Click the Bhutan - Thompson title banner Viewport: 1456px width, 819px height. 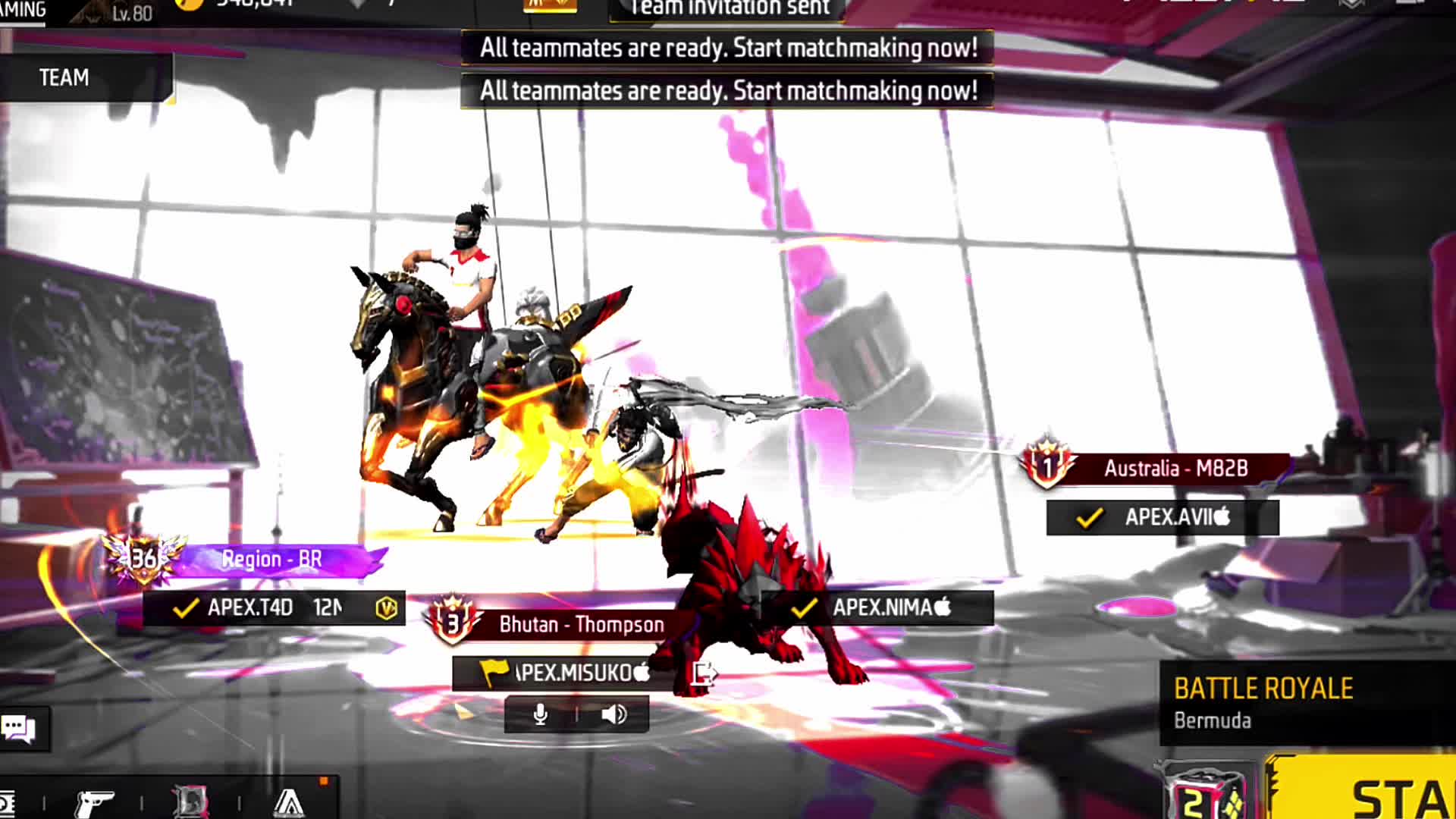580,625
